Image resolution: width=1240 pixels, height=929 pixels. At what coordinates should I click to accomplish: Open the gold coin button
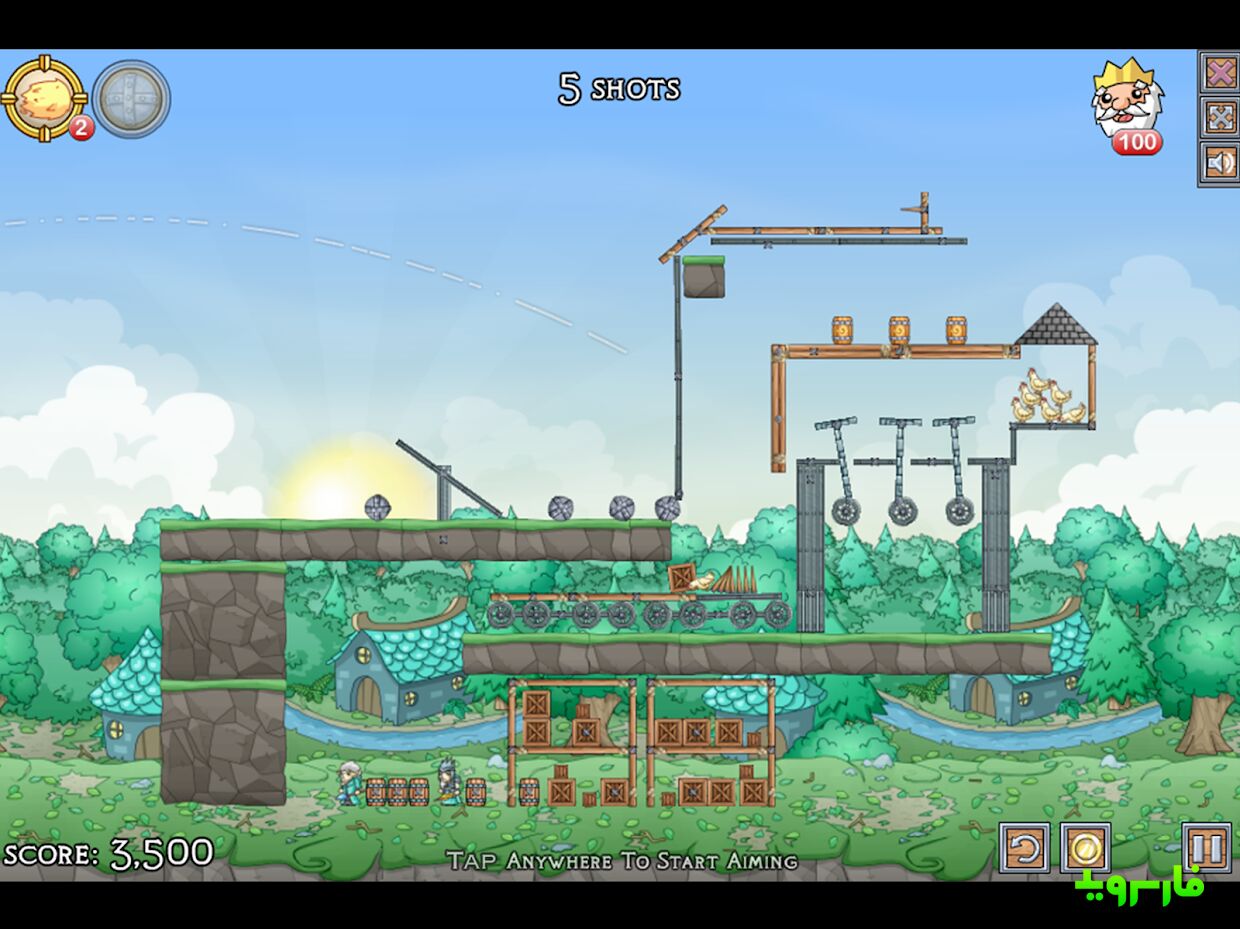(1085, 848)
